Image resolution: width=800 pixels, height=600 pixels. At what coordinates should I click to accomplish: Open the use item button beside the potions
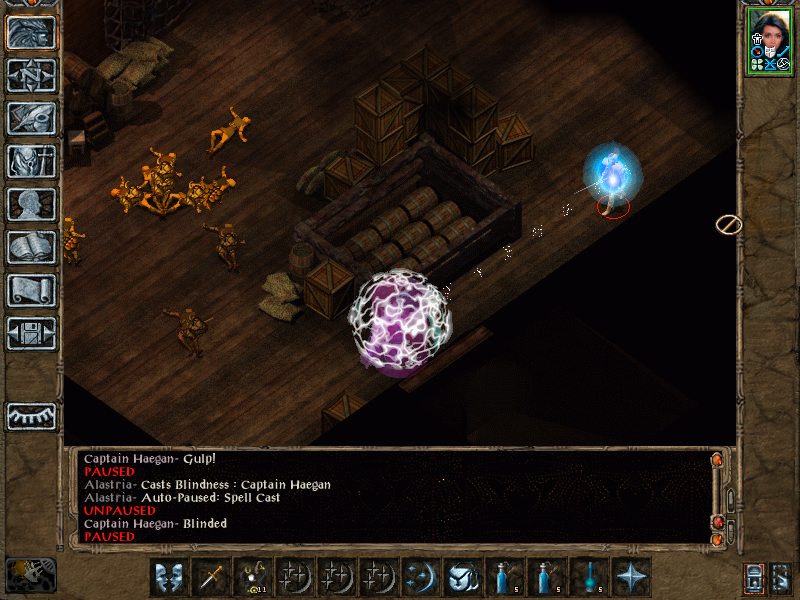click(464, 577)
